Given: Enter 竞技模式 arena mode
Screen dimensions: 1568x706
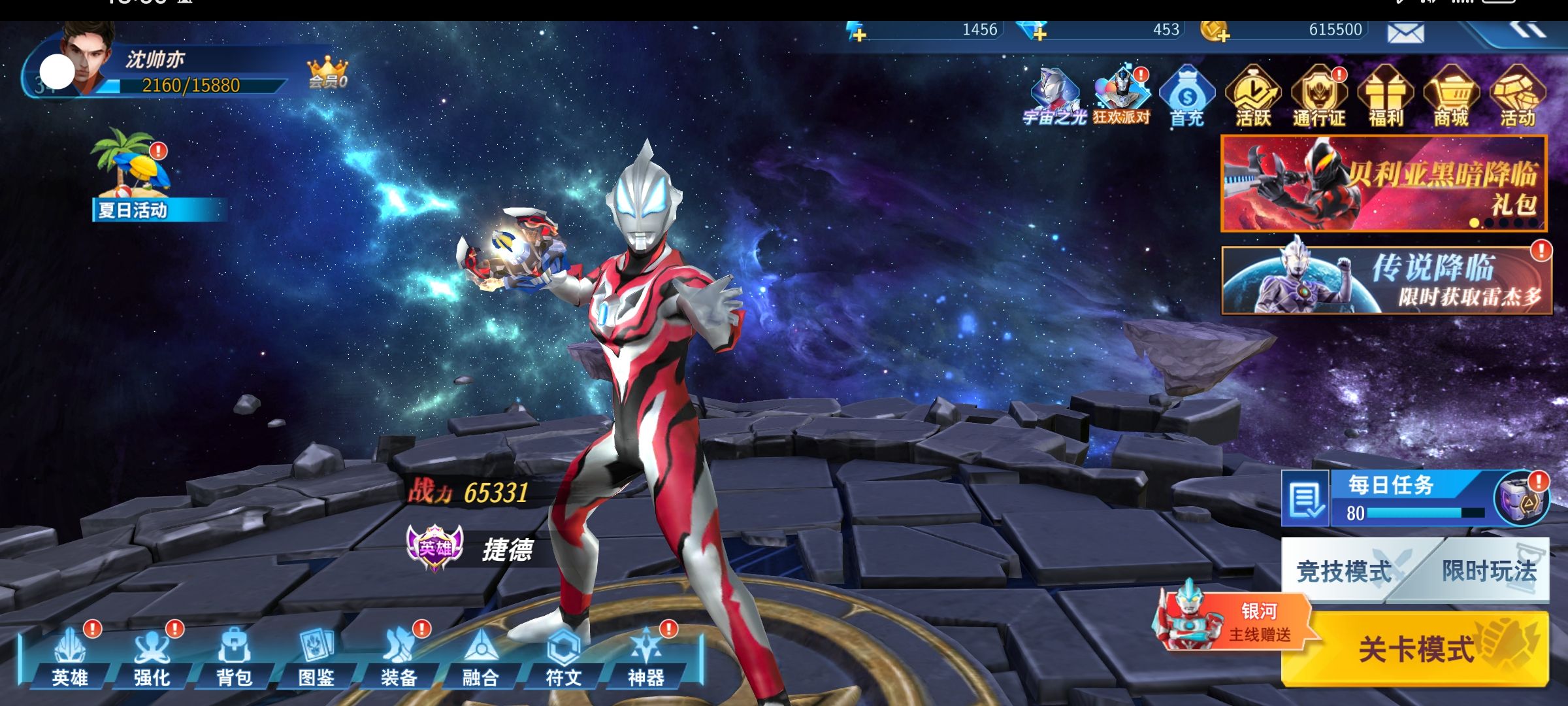Looking at the screenshot, I should pyautogui.click(x=1343, y=571).
